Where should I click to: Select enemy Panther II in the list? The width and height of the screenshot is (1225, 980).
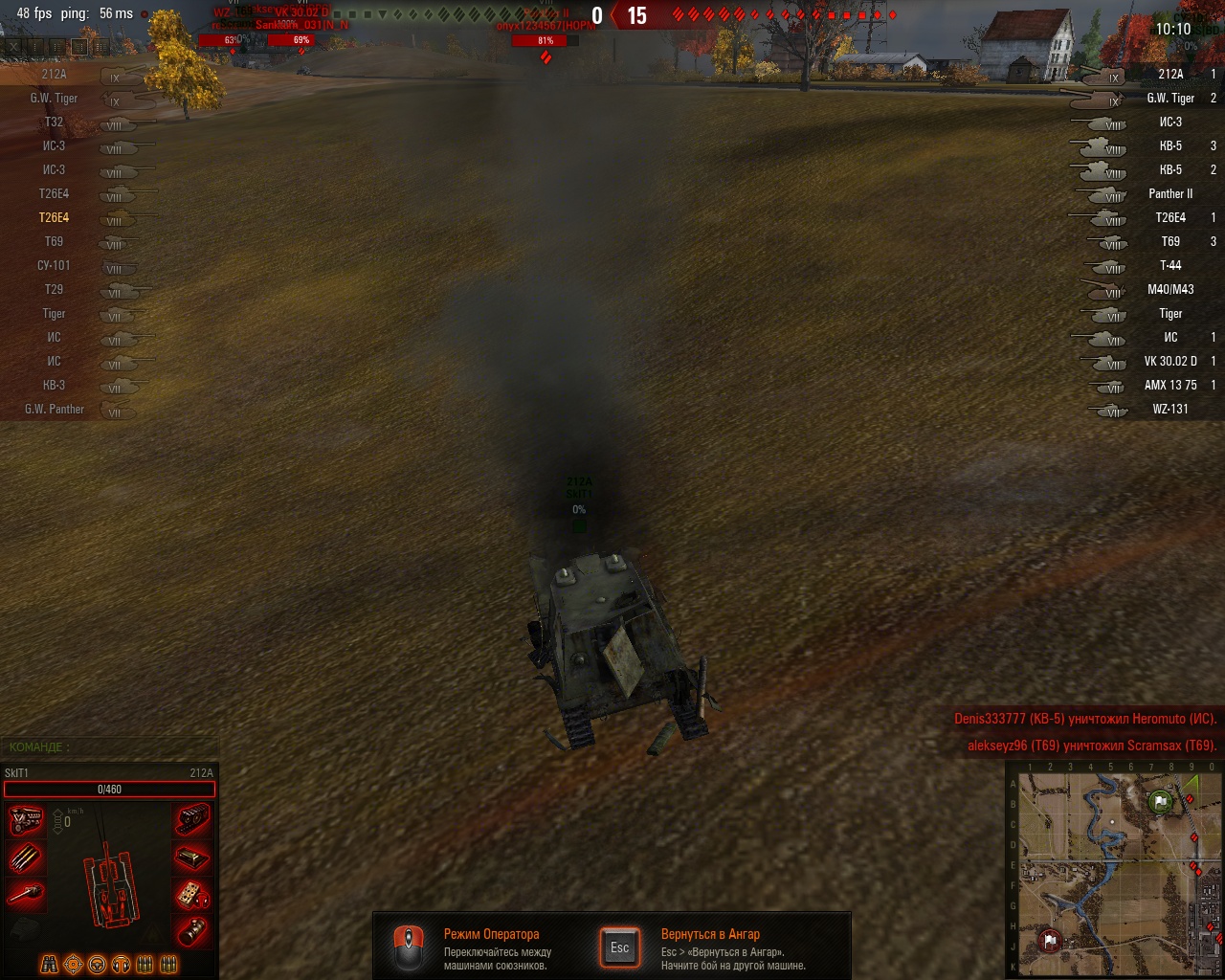point(1169,193)
